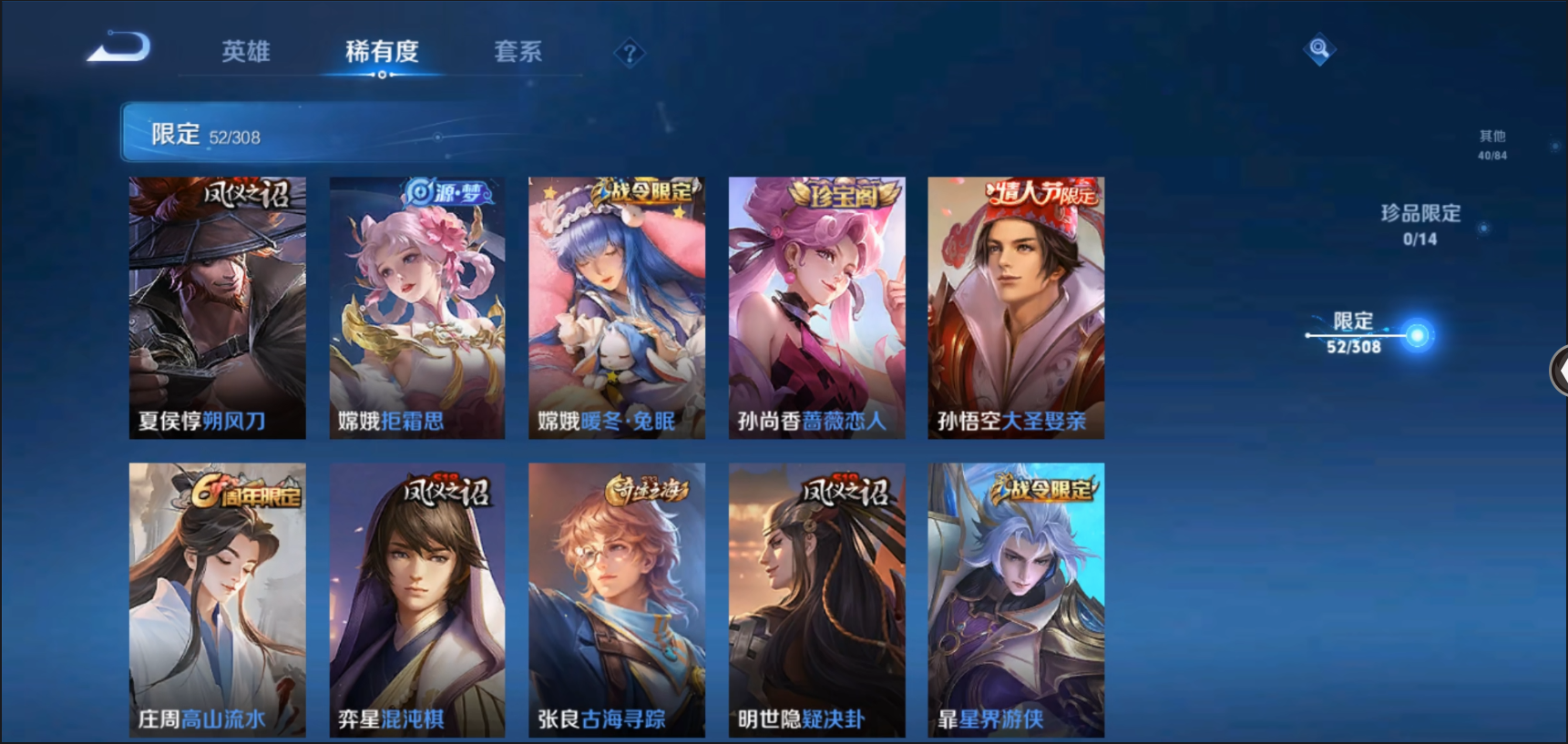
Task: Select the 弈星 混沌棋 skin card
Action: [x=416, y=599]
